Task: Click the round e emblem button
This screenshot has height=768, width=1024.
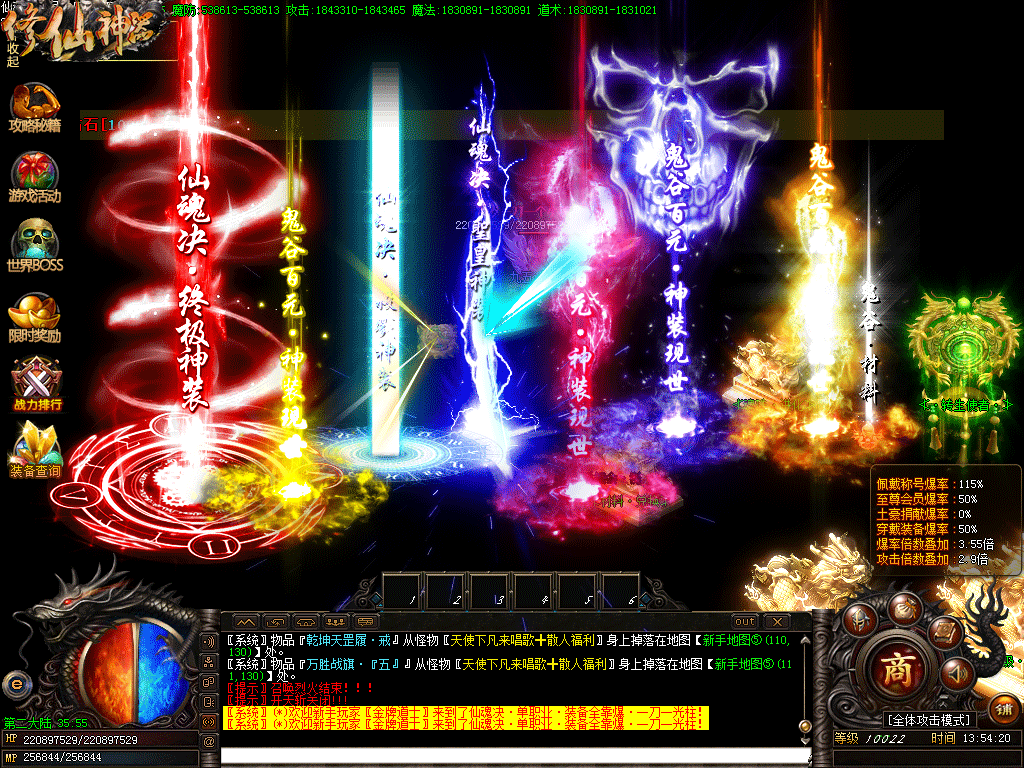Action: [14, 684]
